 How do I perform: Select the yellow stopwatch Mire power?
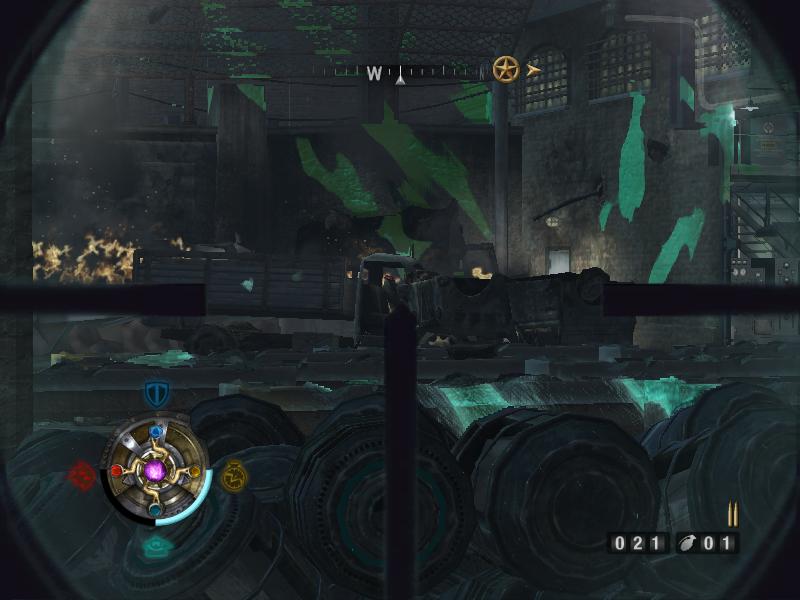pyautogui.click(x=234, y=472)
